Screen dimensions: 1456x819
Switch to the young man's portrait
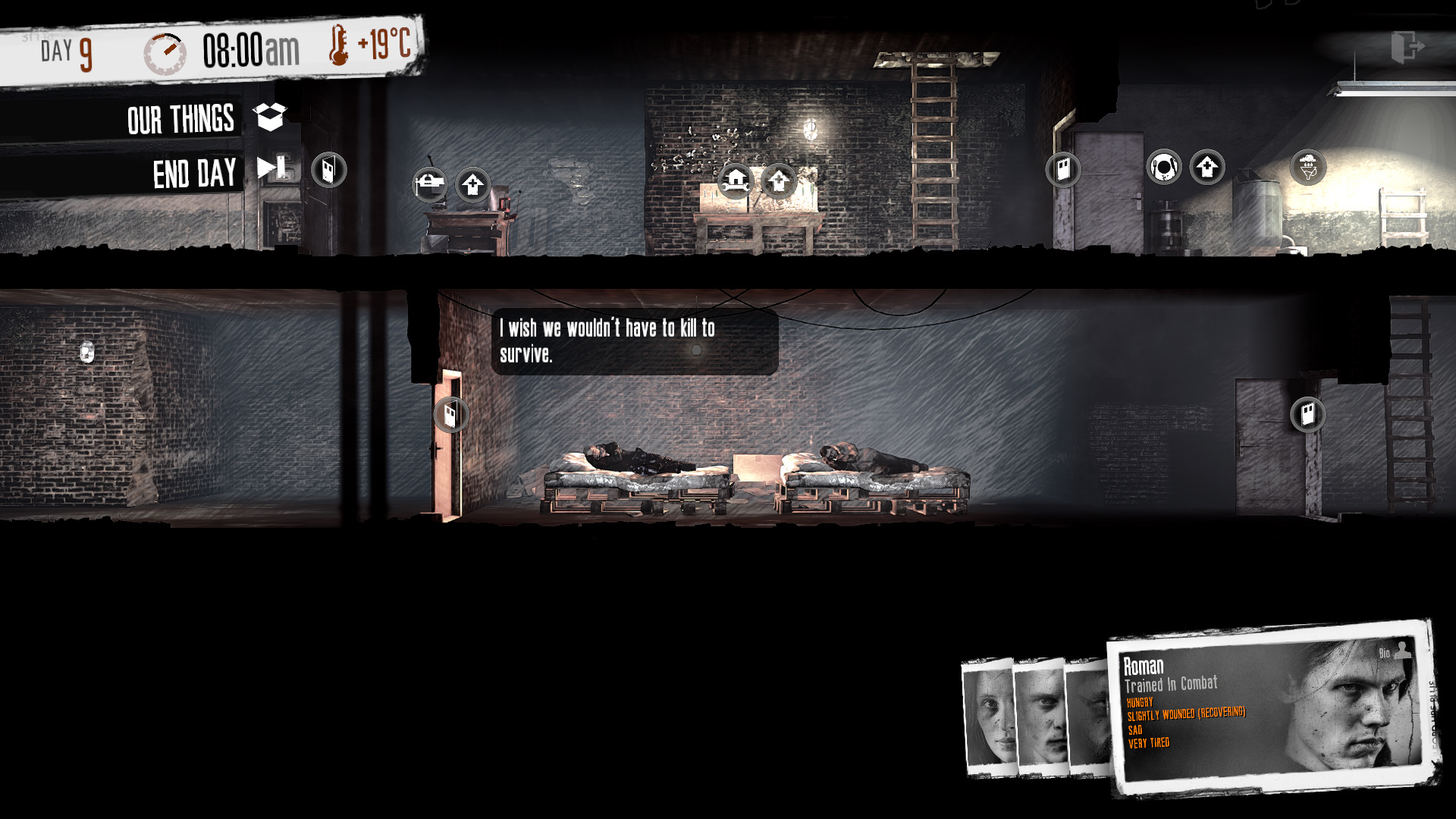click(1040, 717)
